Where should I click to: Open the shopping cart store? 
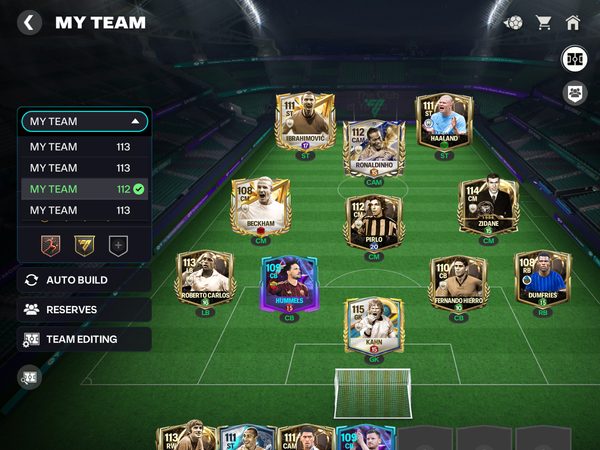click(544, 22)
